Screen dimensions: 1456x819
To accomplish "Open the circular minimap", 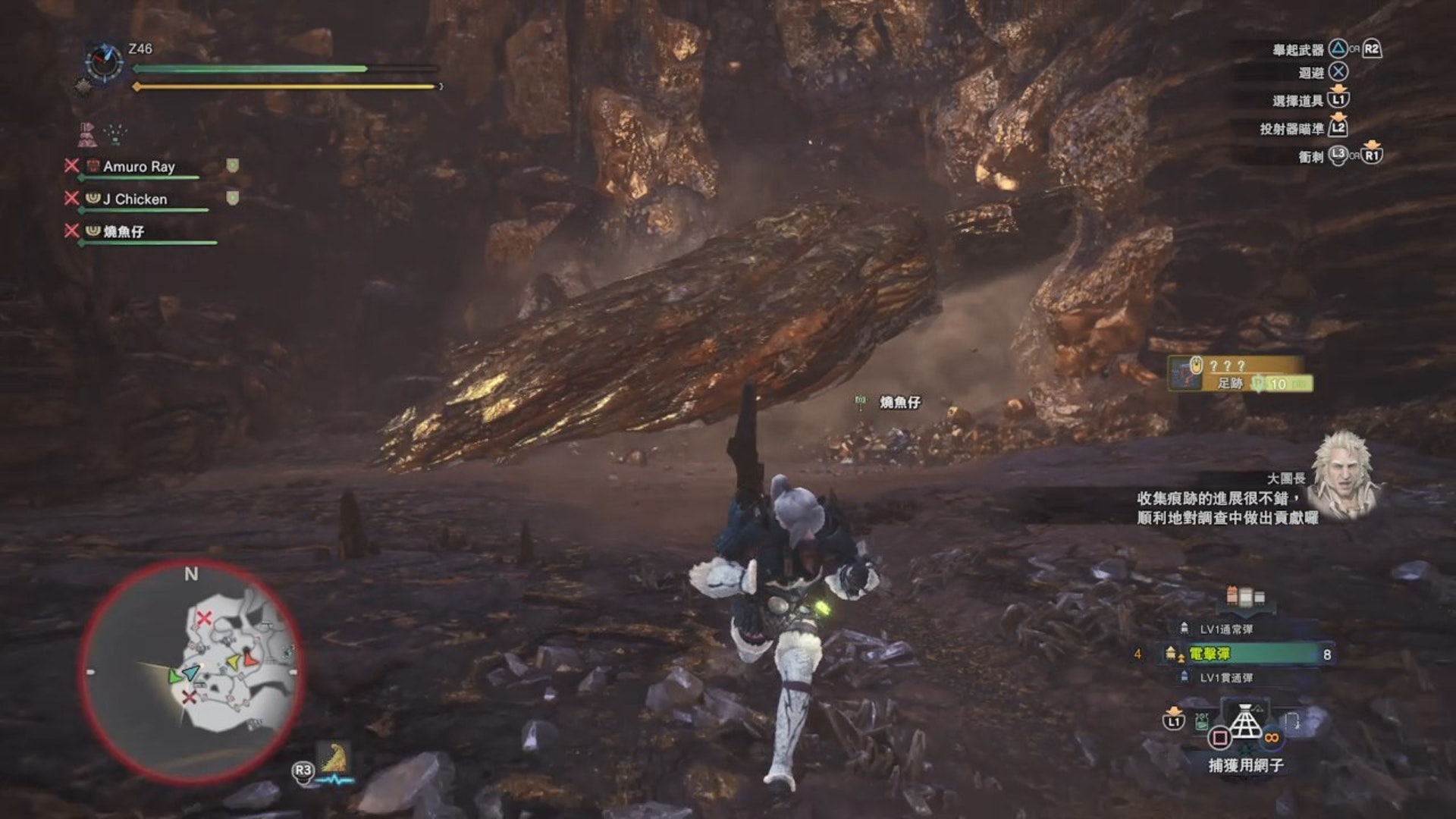I will 191,672.
